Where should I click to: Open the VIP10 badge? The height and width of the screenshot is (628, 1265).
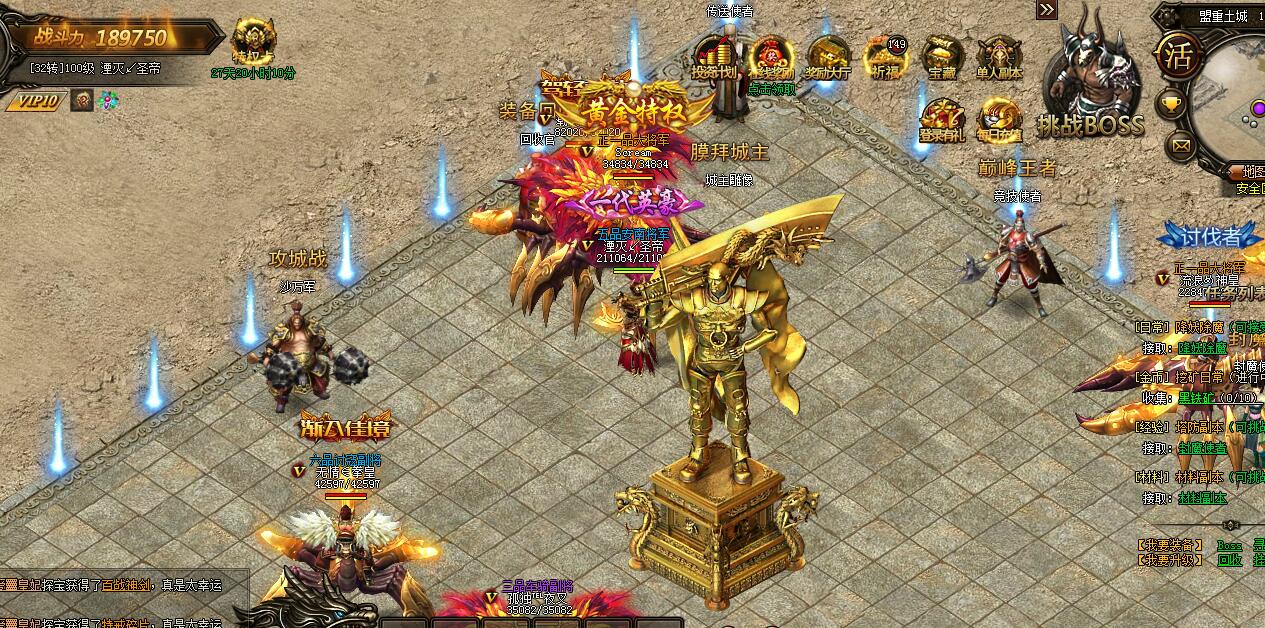coord(36,100)
